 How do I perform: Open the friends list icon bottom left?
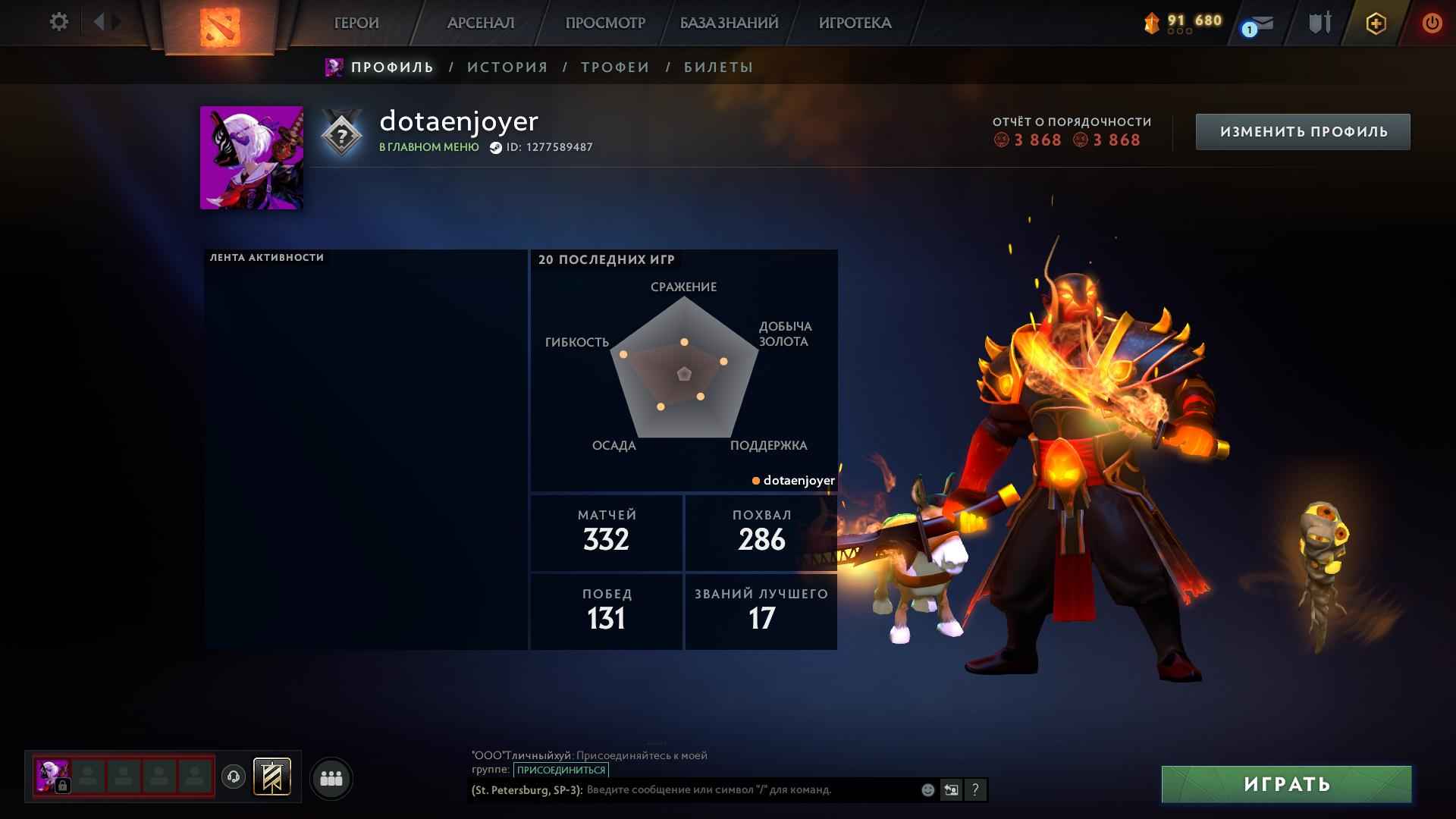point(330,777)
